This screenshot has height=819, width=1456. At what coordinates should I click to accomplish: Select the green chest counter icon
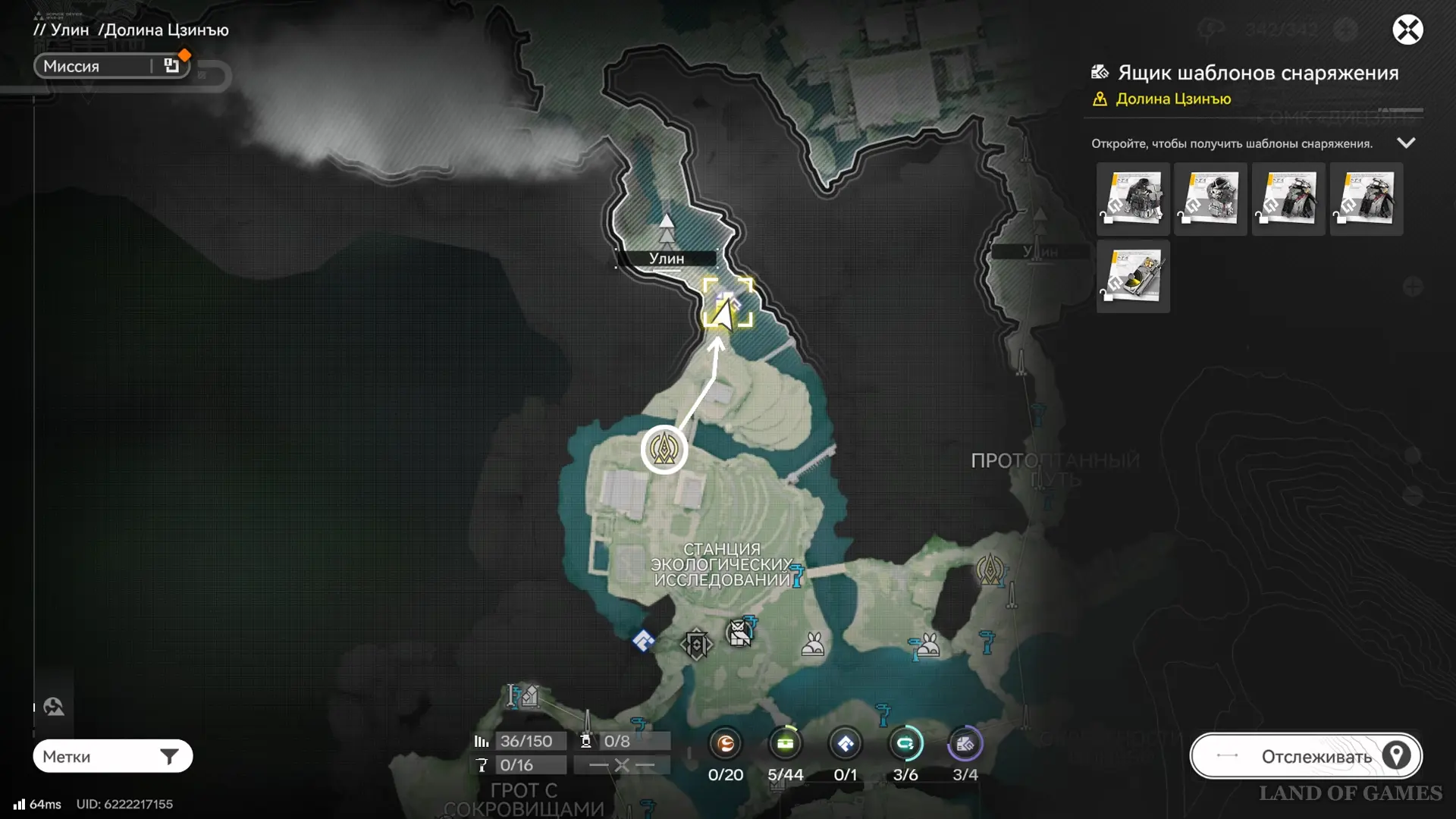tap(785, 744)
